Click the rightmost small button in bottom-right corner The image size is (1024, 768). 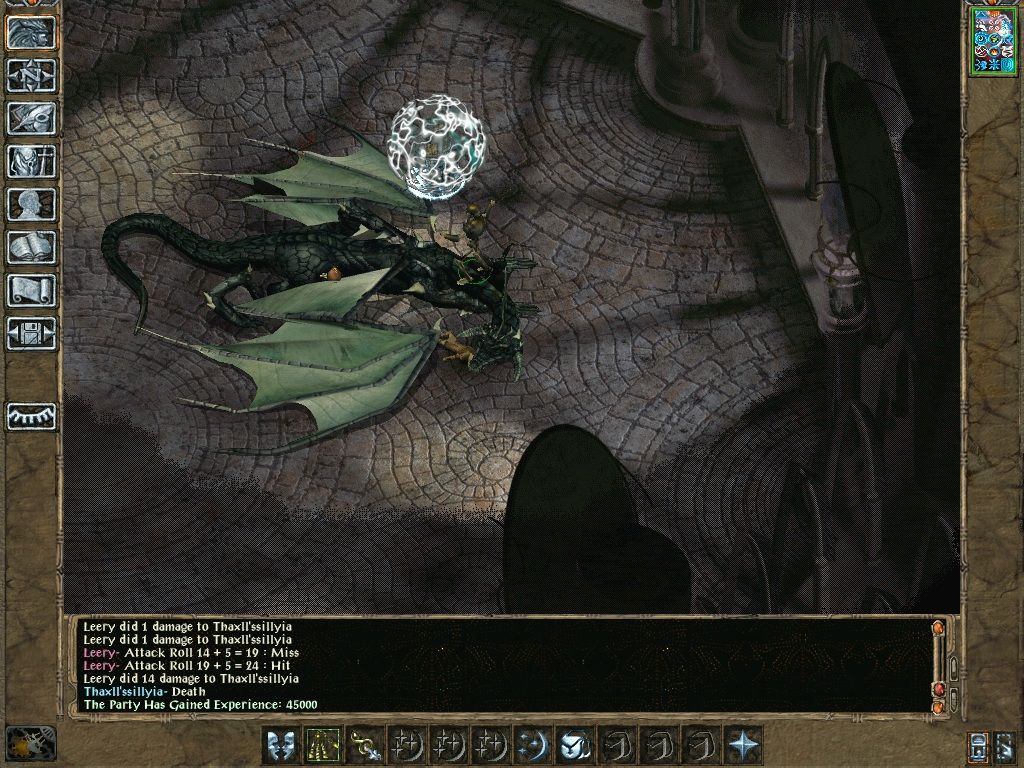click(x=1006, y=746)
